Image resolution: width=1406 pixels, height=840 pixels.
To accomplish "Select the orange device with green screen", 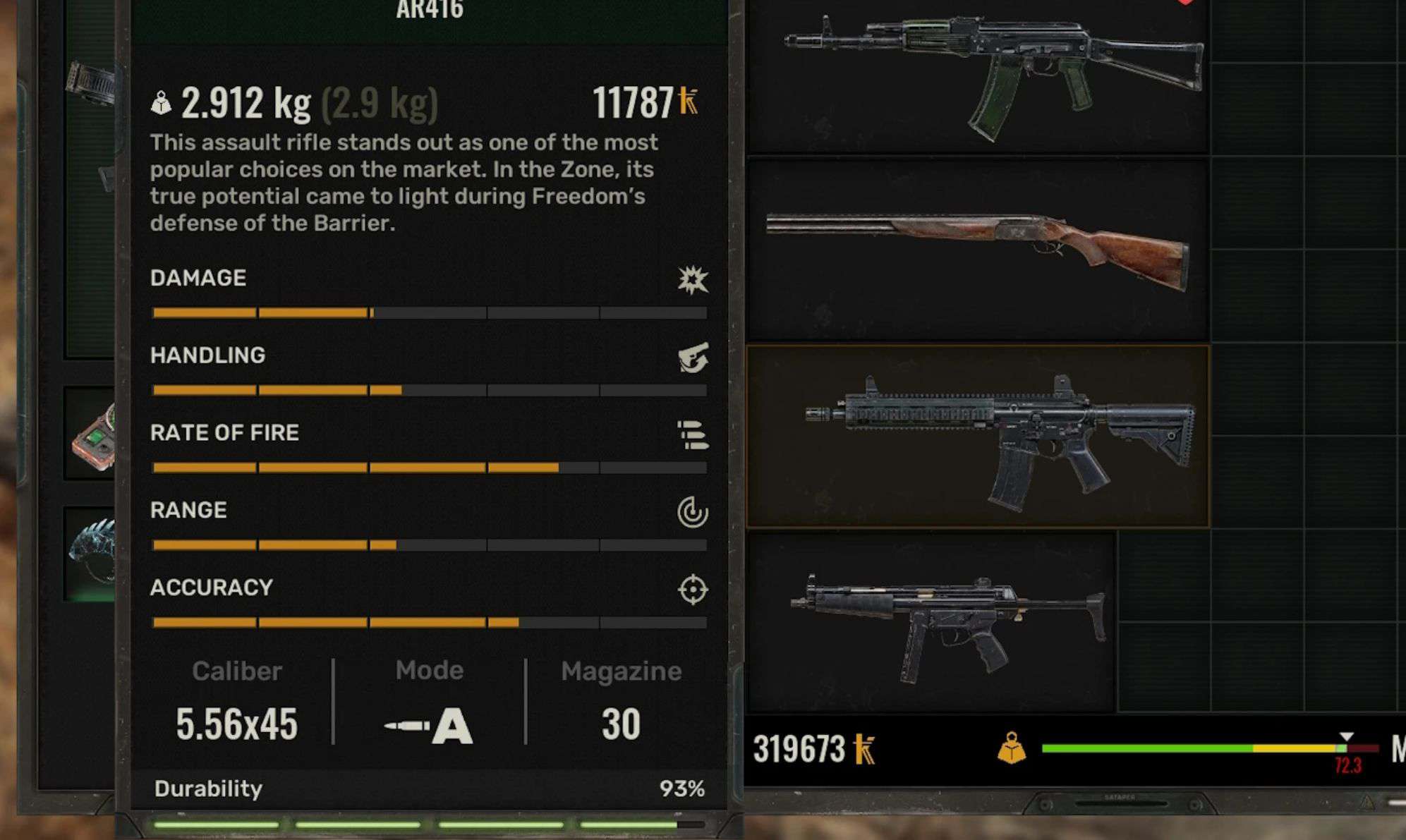I will point(94,437).
